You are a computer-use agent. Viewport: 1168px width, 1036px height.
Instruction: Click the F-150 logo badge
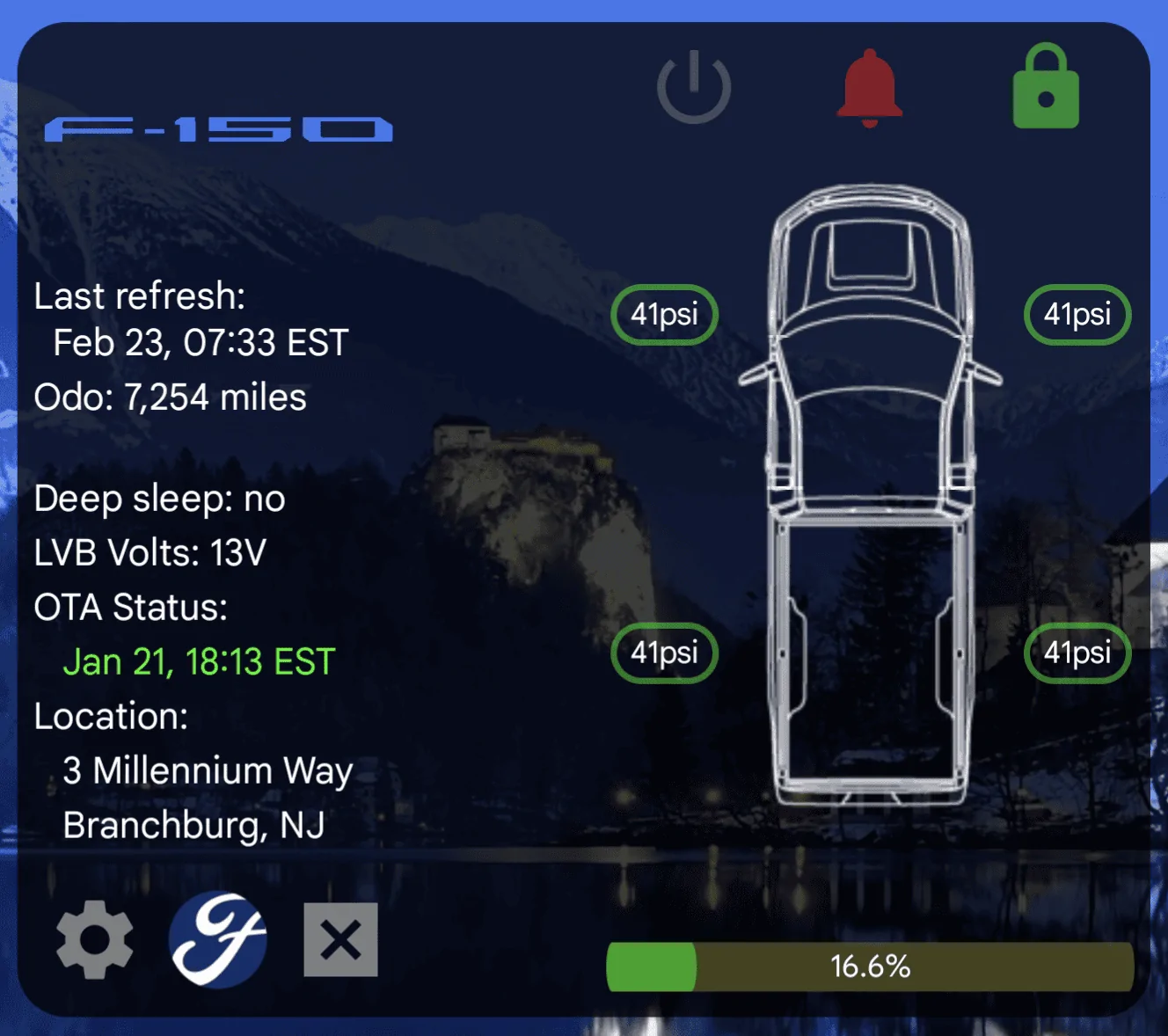click(217, 128)
